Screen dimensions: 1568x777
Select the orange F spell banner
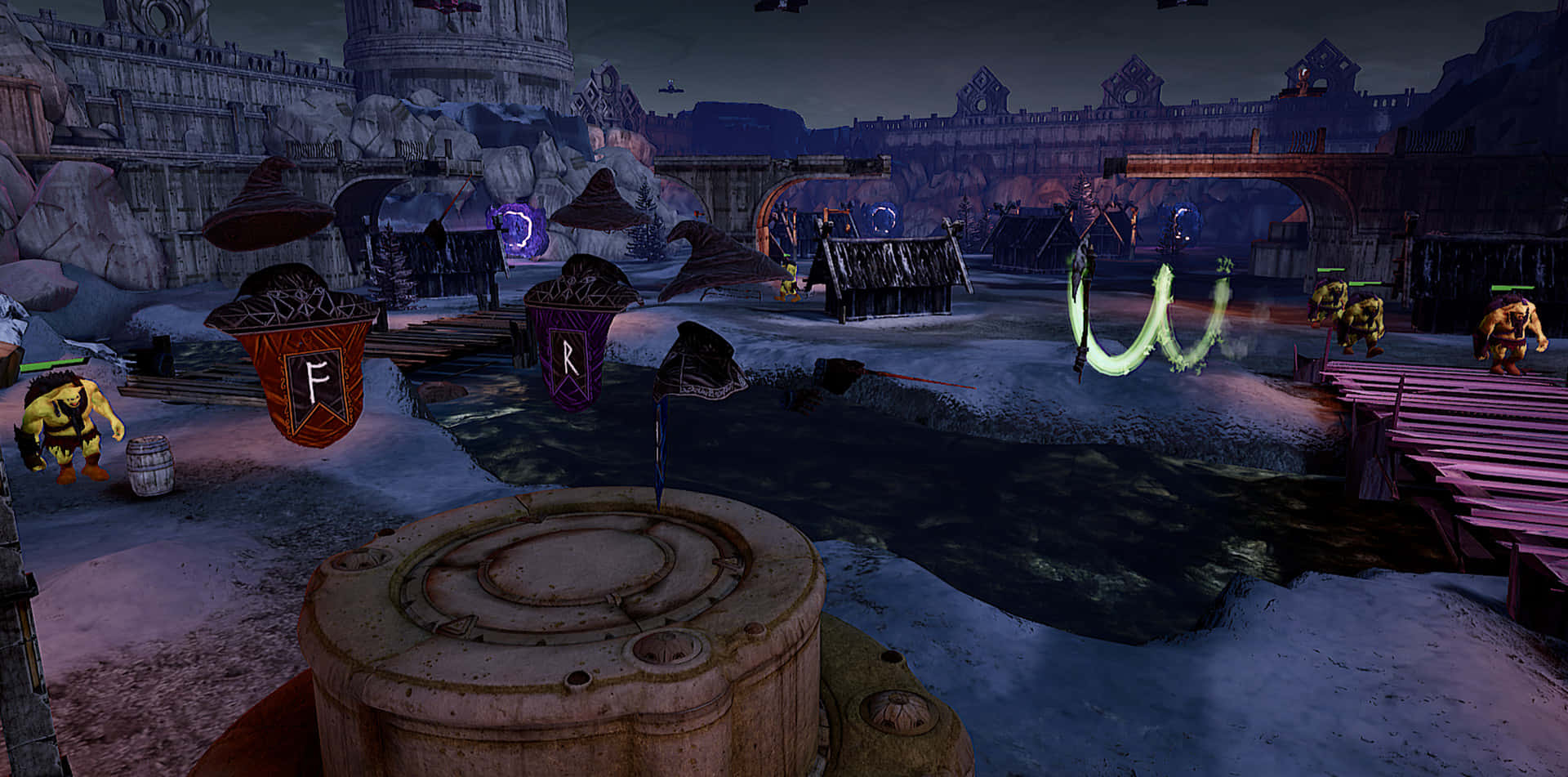click(x=312, y=377)
